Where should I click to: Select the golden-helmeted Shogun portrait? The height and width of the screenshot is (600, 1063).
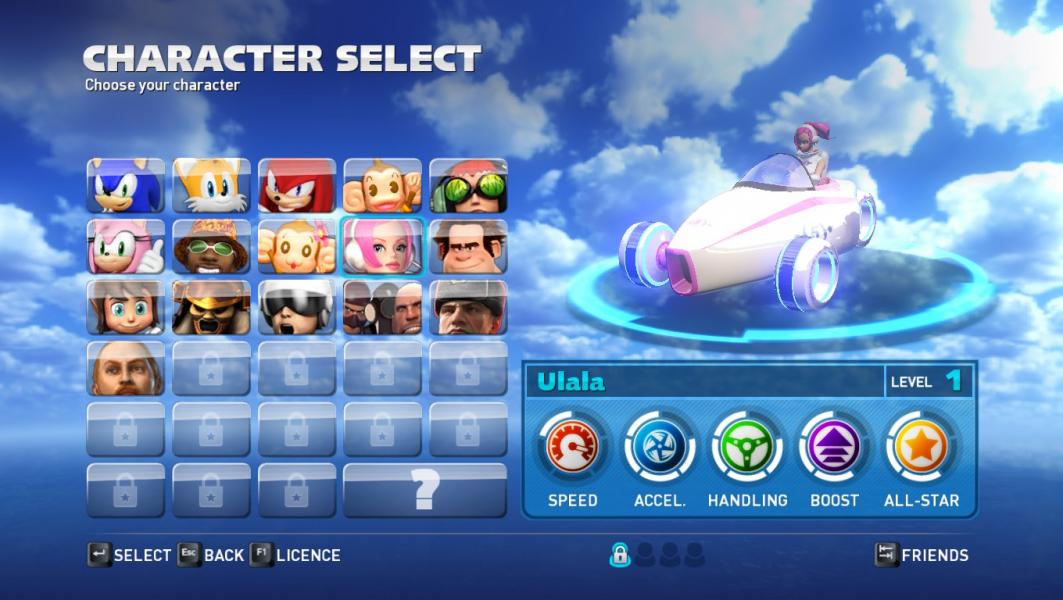click(x=211, y=308)
